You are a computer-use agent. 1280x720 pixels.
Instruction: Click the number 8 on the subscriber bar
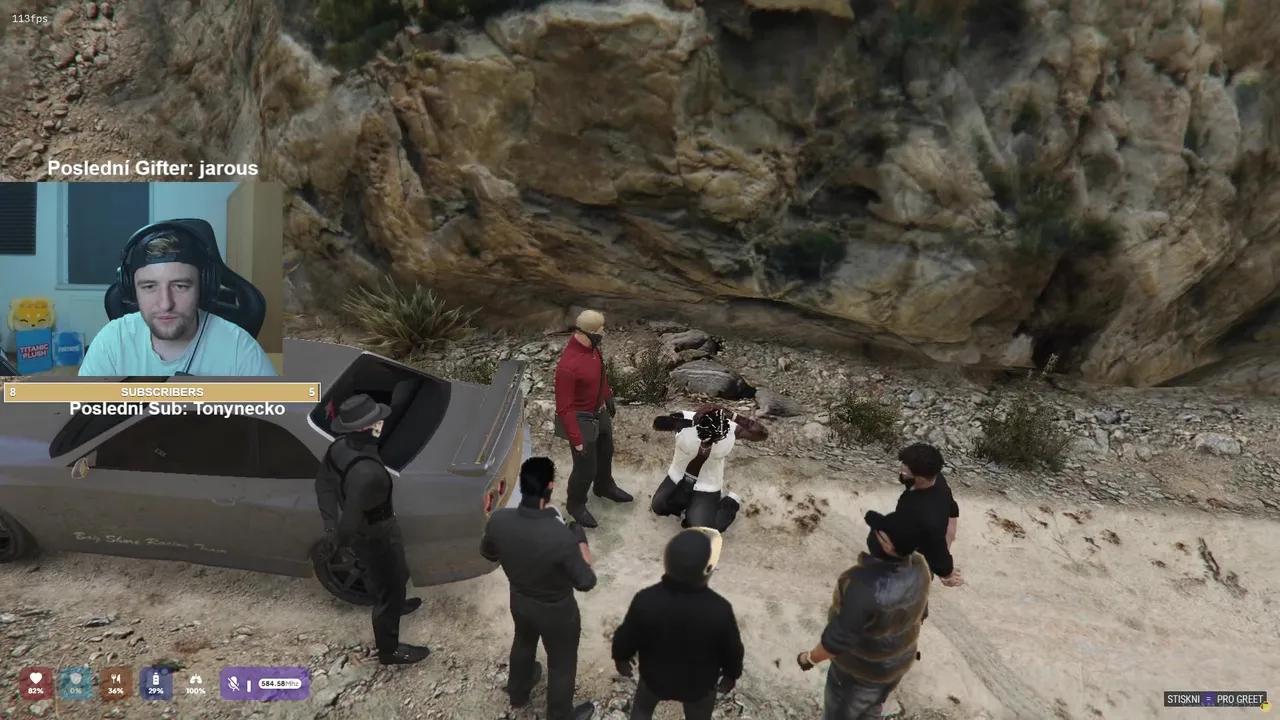pos(12,392)
